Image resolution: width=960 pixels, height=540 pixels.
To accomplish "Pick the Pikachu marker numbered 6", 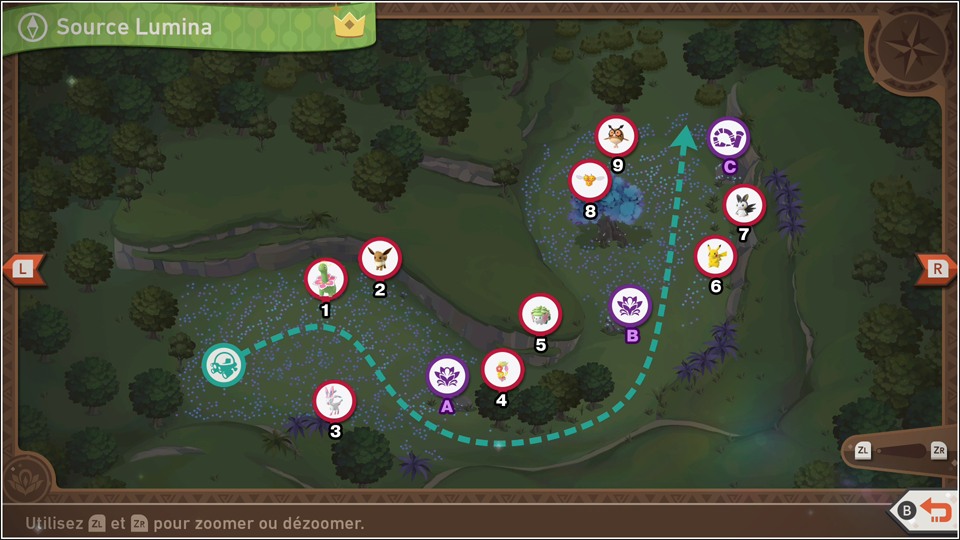I will pyautogui.click(x=715, y=256).
